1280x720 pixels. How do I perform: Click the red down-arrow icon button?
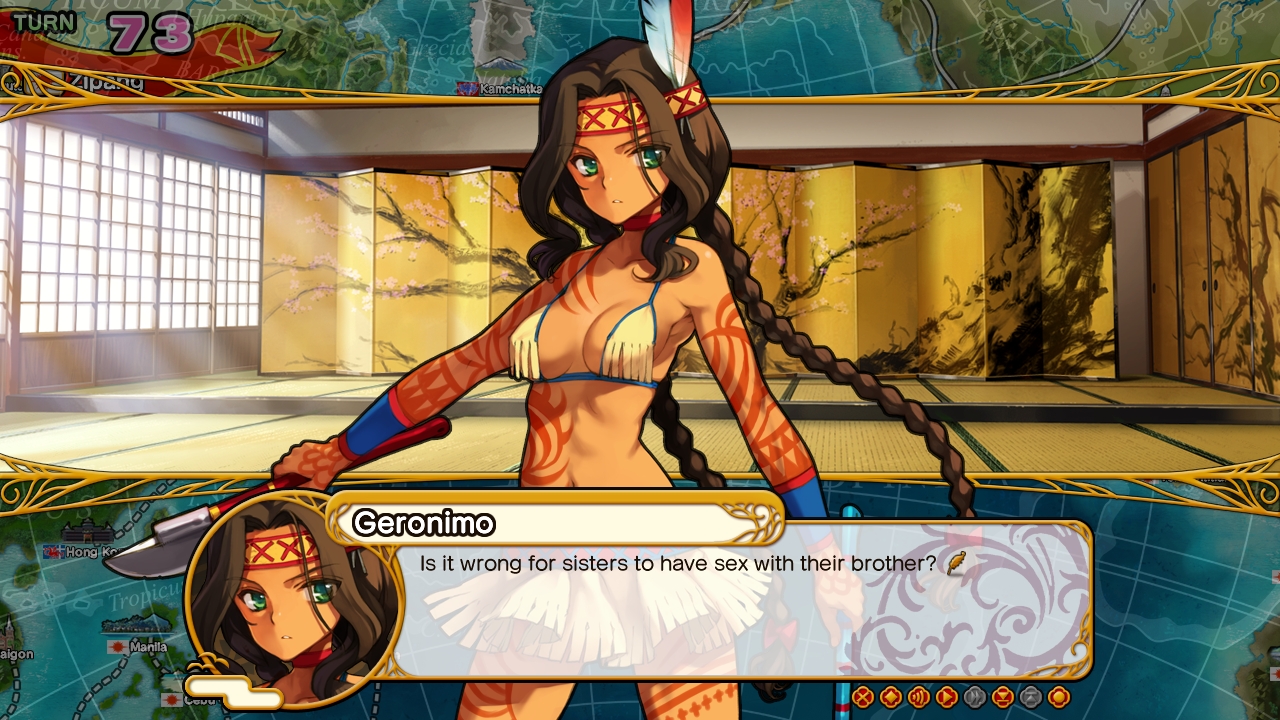[x=1003, y=697]
